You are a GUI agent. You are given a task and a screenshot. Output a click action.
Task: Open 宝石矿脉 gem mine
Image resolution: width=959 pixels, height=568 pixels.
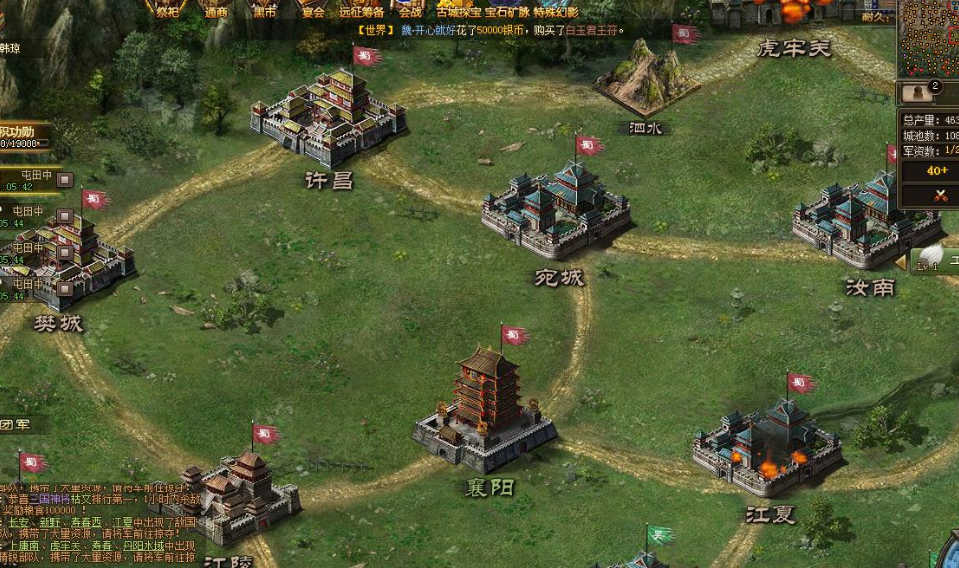click(509, 11)
